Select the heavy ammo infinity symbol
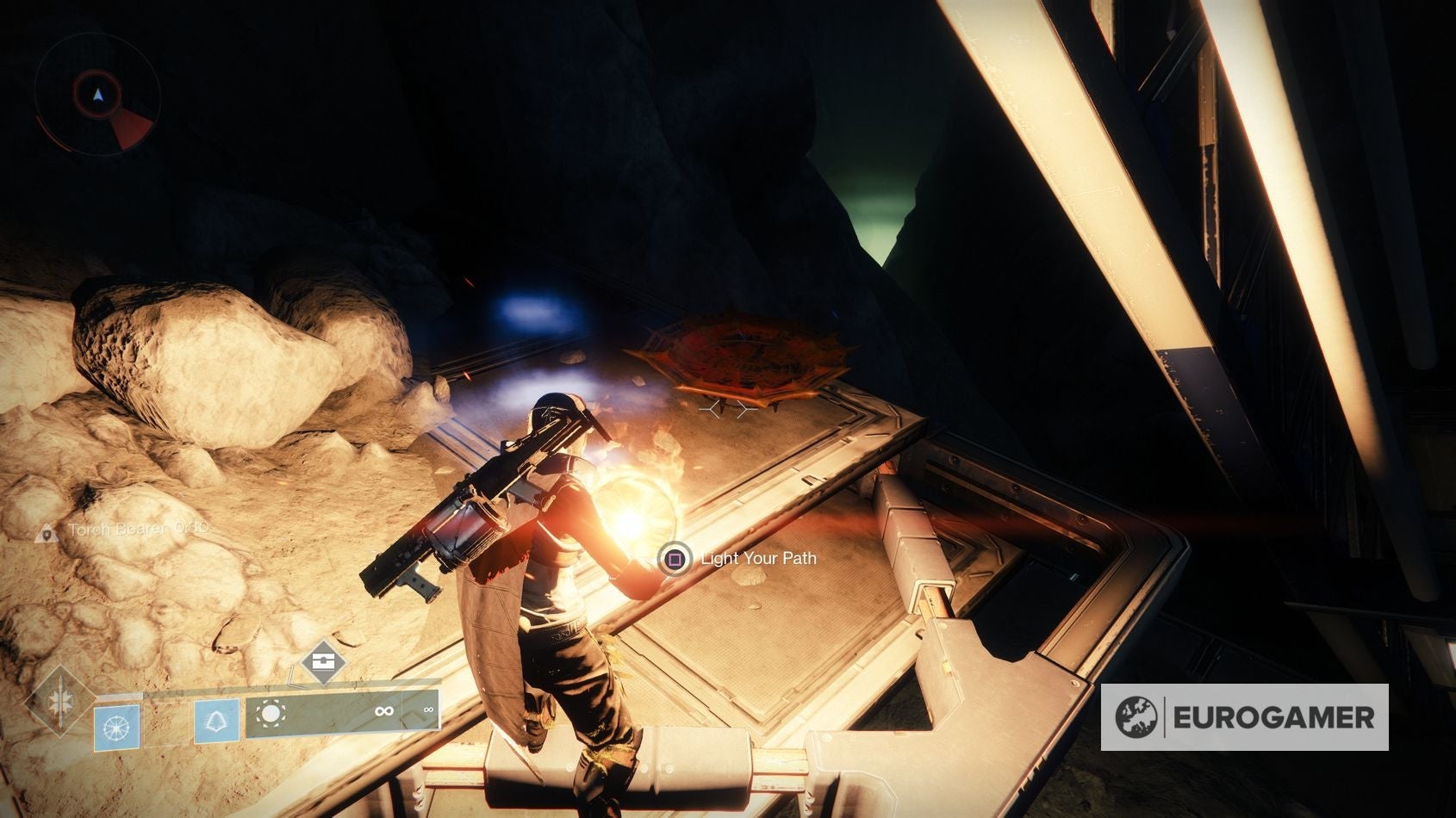 tap(428, 711)
